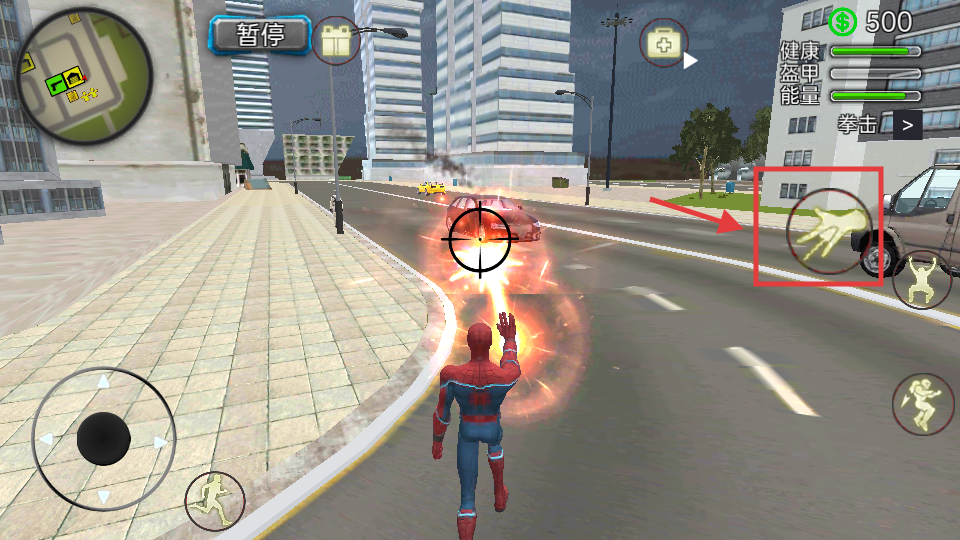The height and width of the screenshot is (540, 960).
Task: Use the first-aid medkit icon
Action: (x=664, y=44)
